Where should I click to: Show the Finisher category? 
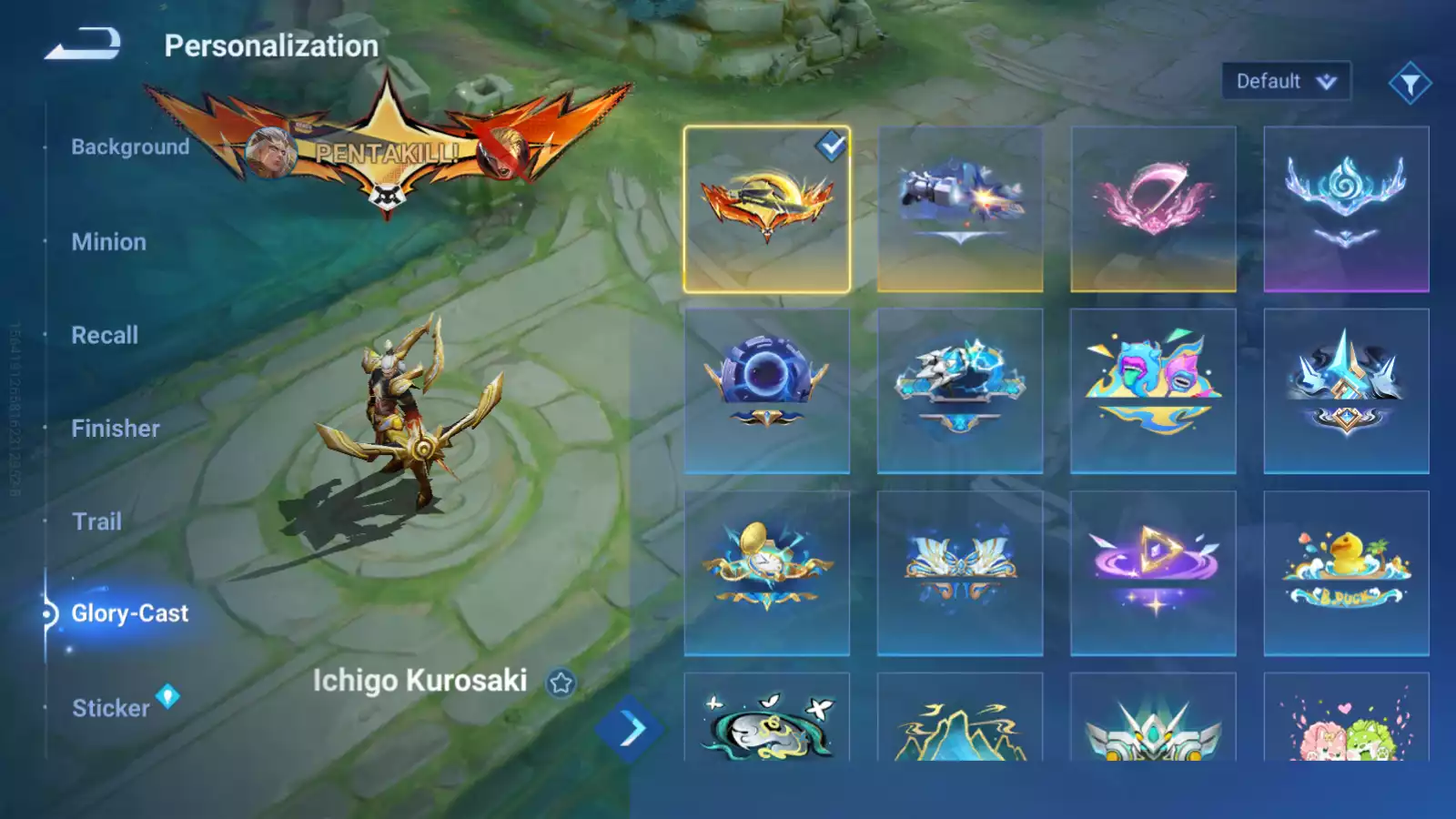[116, 429]
